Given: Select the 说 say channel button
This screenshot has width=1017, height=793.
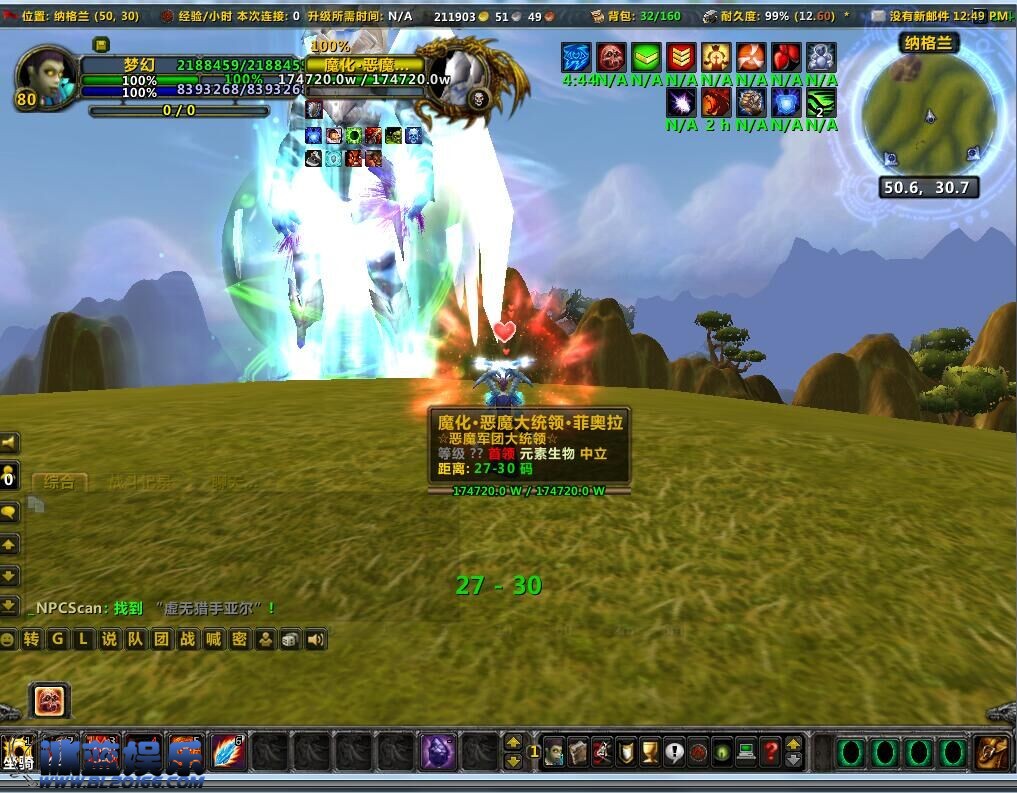Looking at the screenshot, I should pyautogui.click(x=109, y=640).
